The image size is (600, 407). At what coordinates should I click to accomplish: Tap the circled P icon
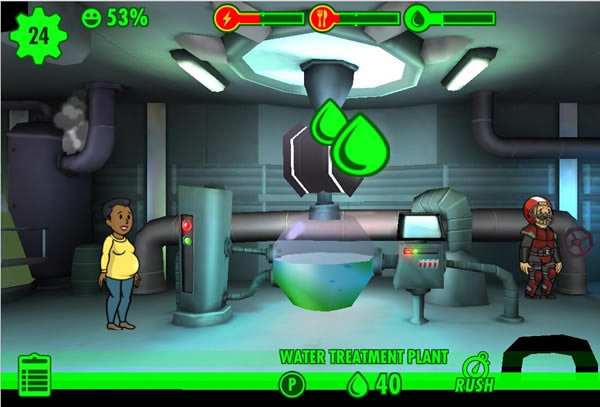292,383
